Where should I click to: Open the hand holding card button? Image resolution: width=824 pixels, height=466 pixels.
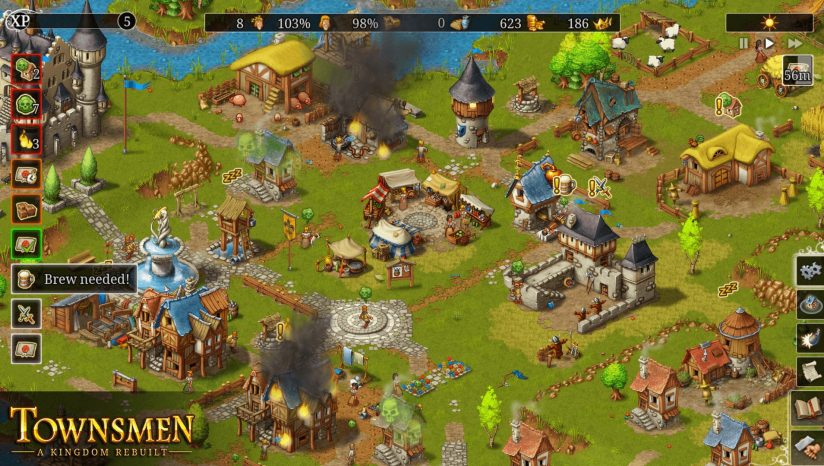point(808,443)
